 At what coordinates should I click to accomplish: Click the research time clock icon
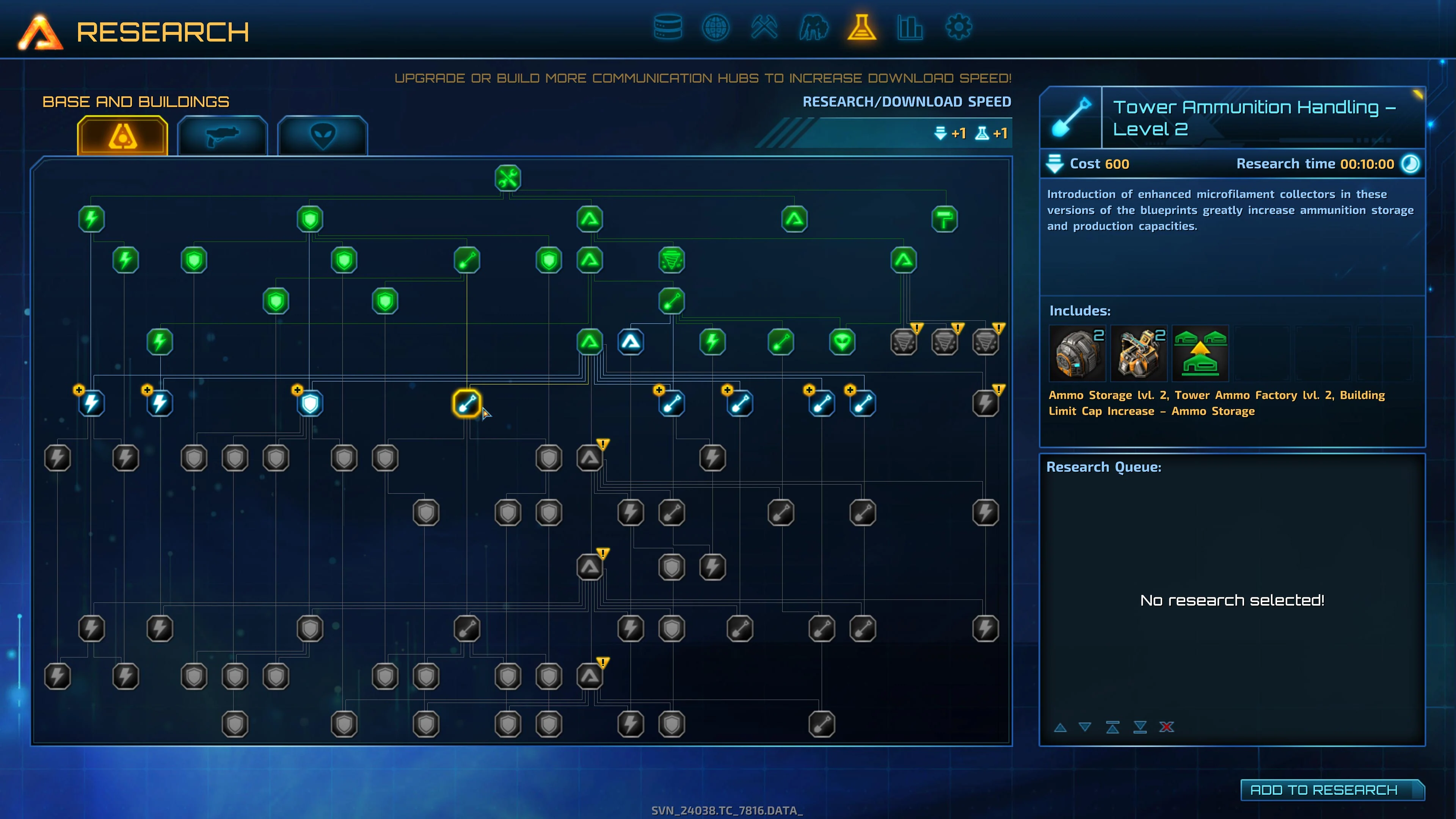coord(1410,164)
